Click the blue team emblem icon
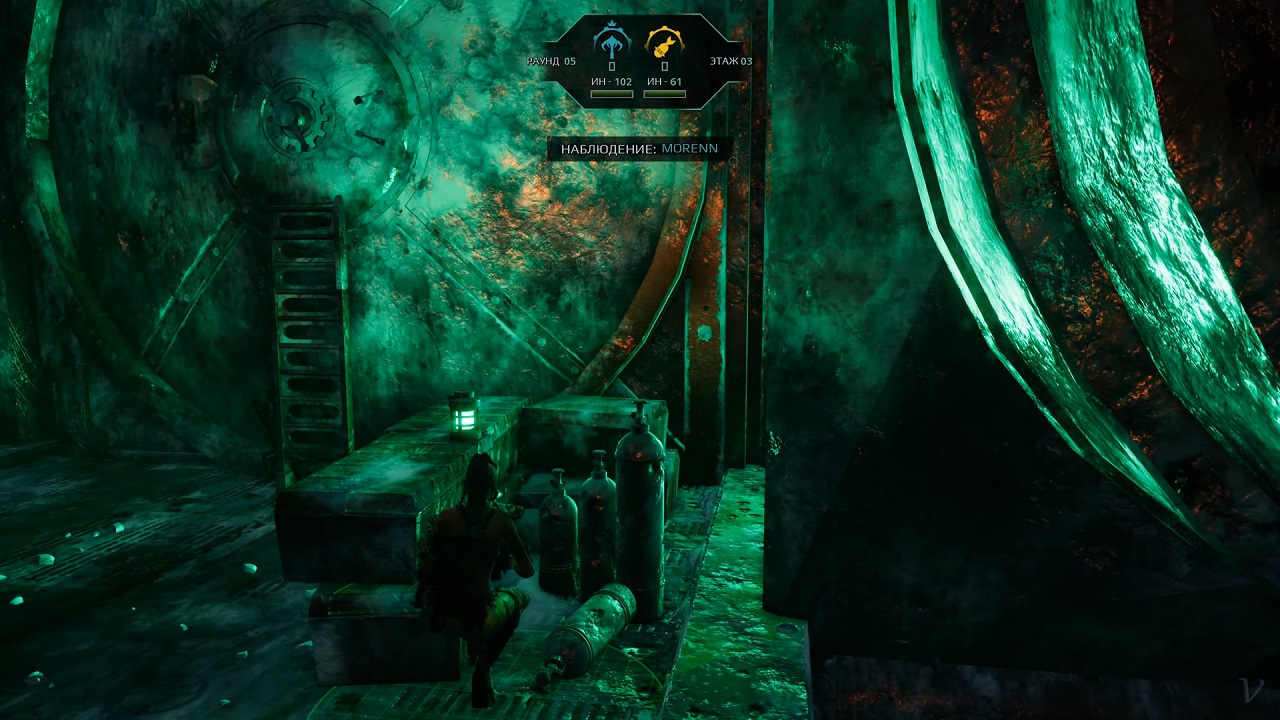Image resolution: width=1280 pixels, height=720 pixels. tap(612, 42)
